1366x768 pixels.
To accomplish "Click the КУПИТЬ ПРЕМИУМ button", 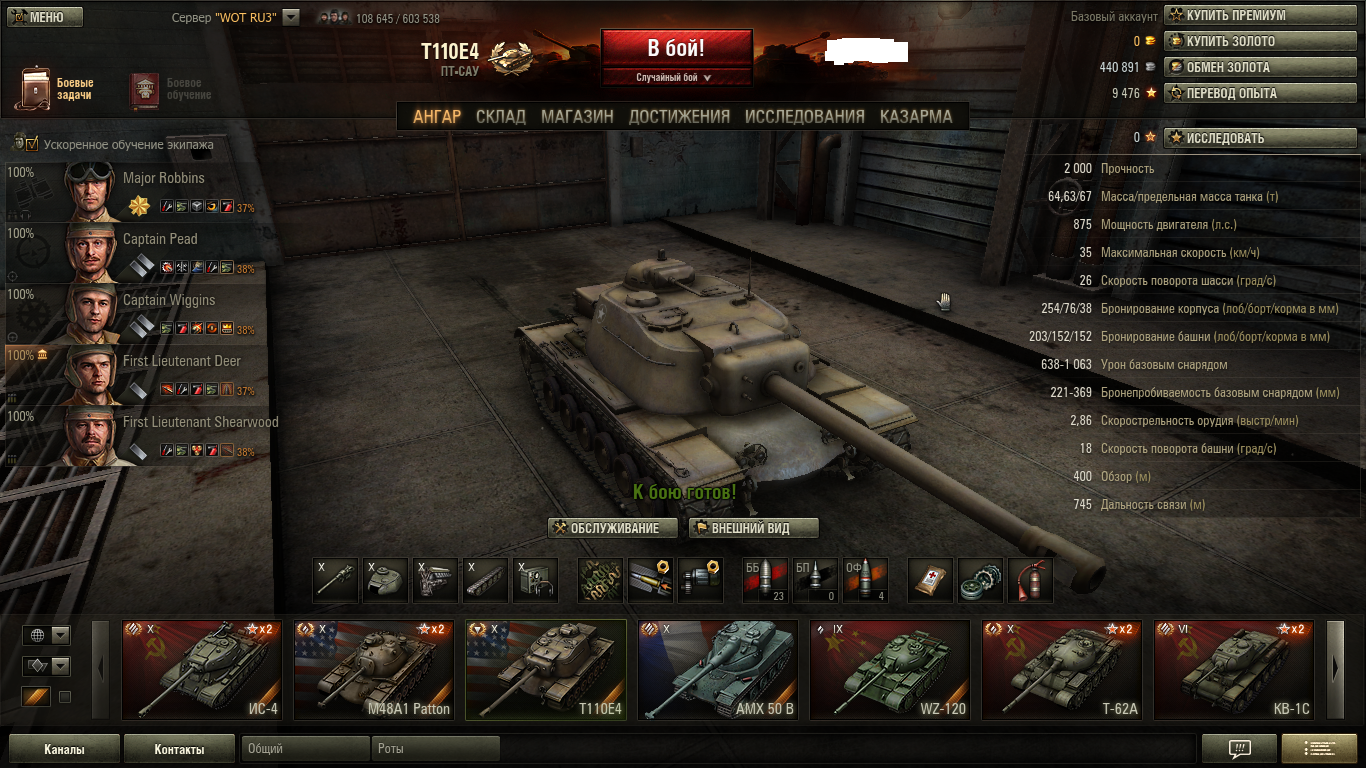I will tap(1259, 16).
